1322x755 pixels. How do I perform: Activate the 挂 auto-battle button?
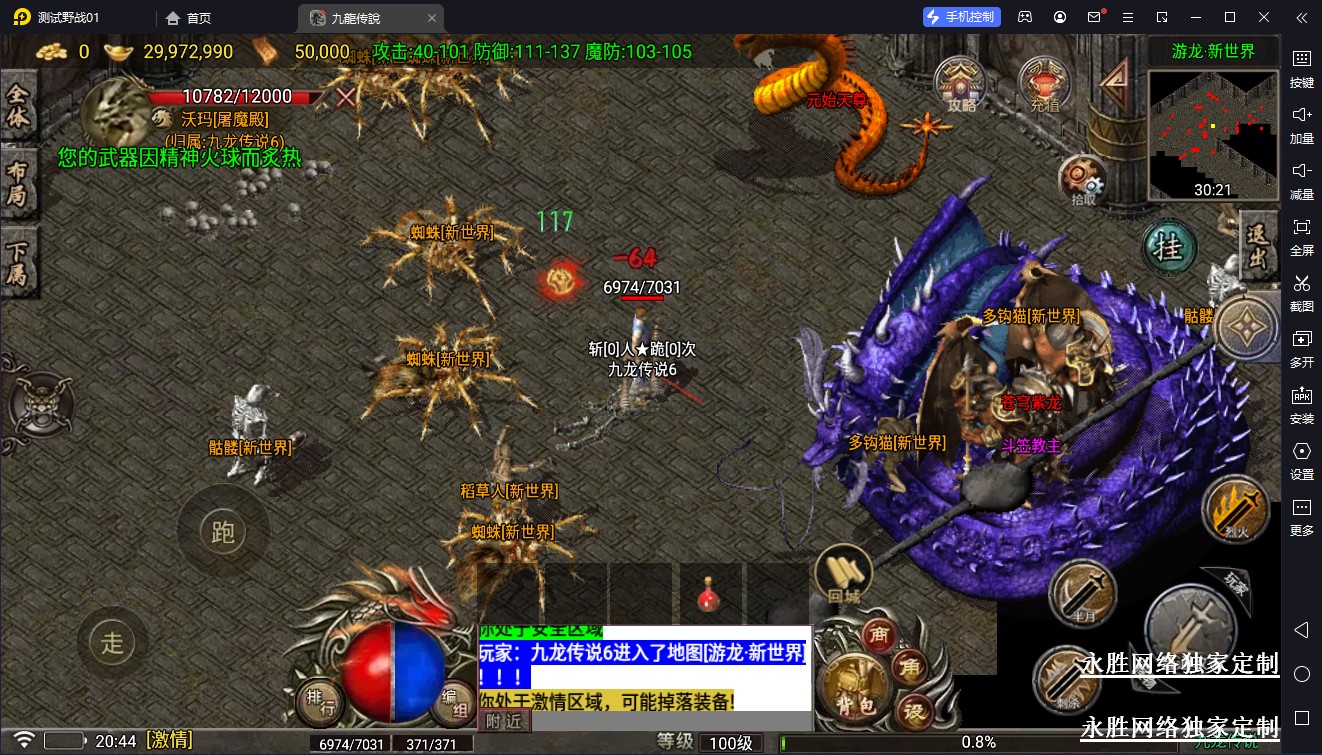click(1169, 247)
